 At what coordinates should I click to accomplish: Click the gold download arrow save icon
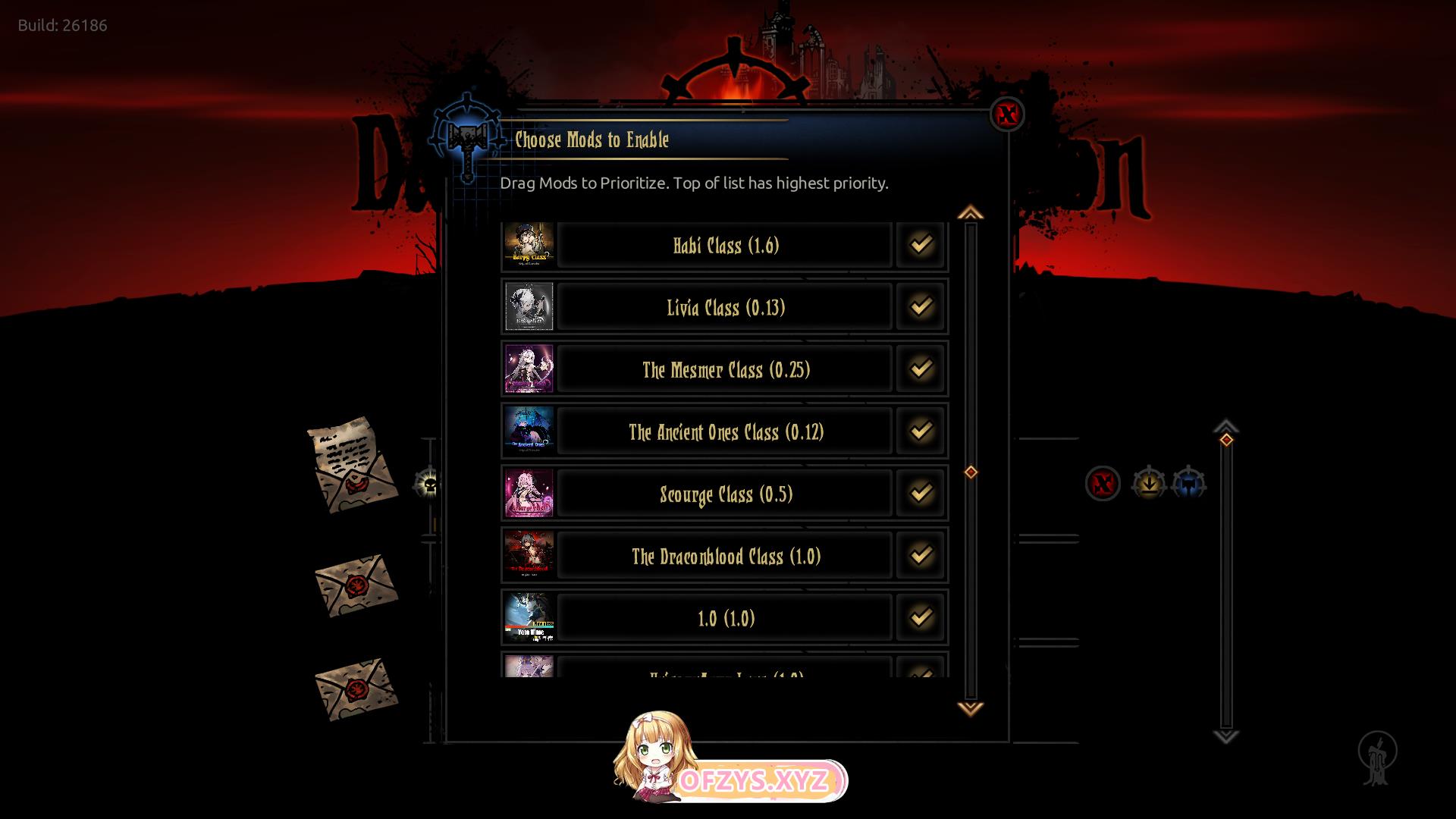pos(1148,483)
